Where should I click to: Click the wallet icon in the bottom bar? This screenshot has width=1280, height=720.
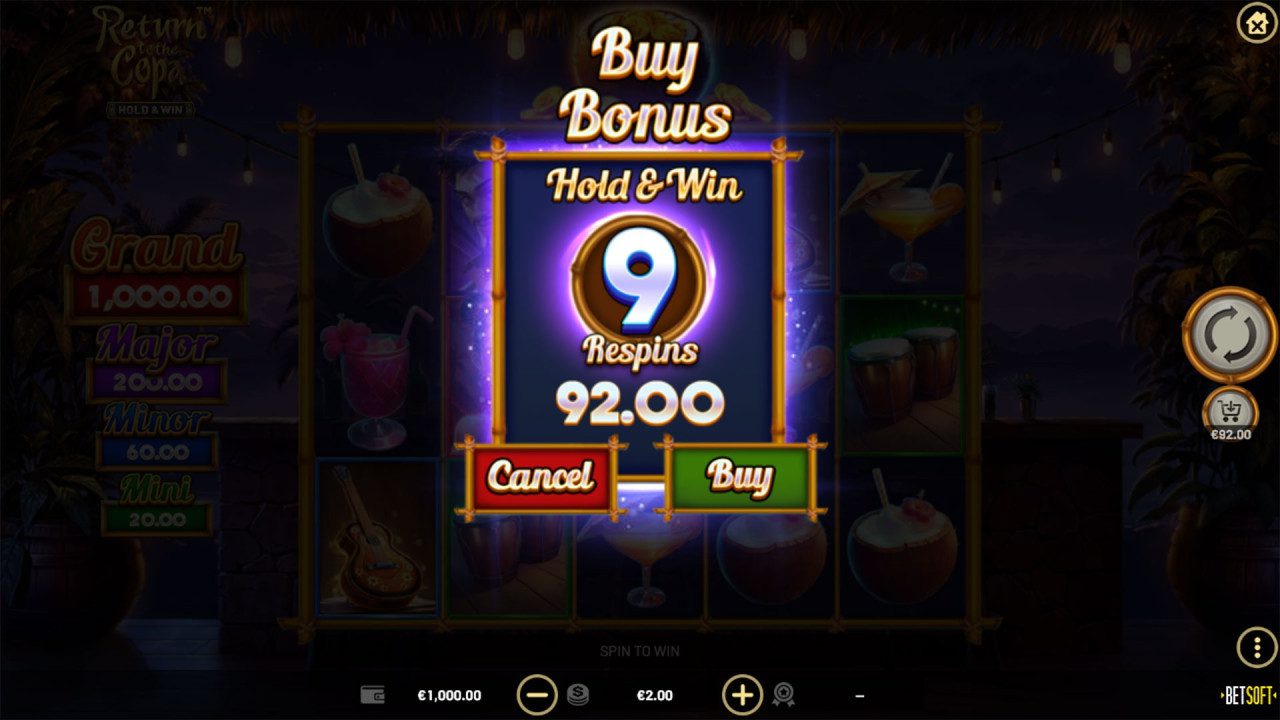[372, 694]
